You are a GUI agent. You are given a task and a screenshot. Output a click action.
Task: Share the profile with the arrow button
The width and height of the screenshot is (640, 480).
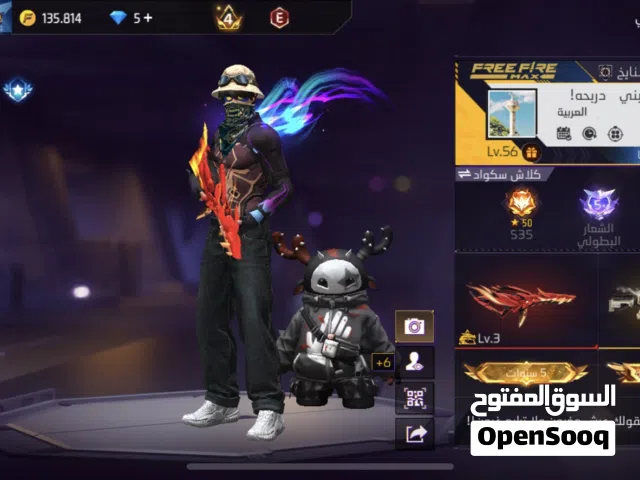(414, 433)
